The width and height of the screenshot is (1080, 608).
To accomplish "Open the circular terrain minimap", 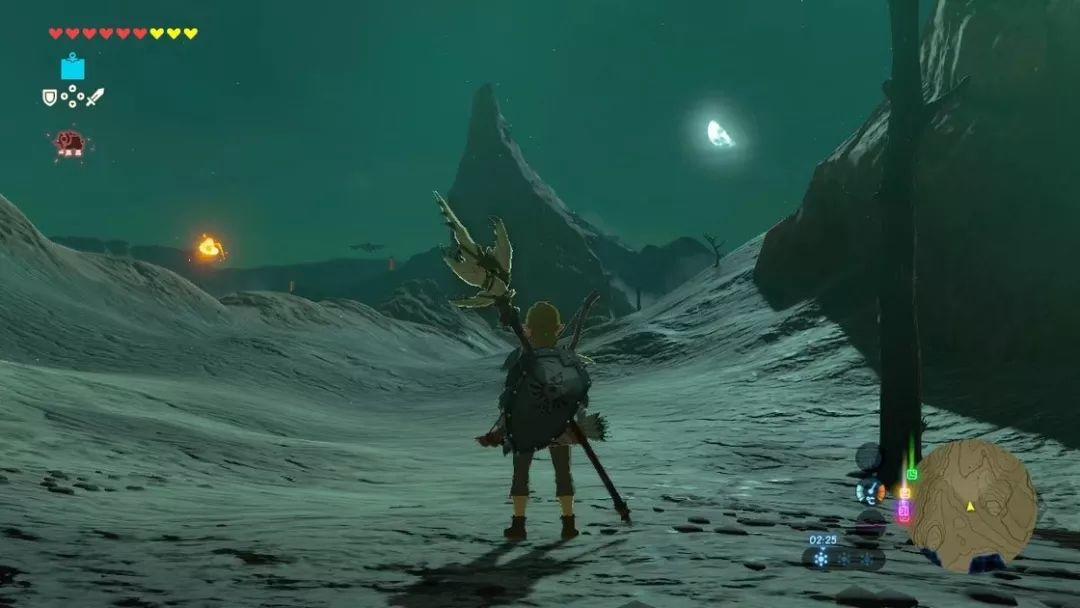I will 971,505.
